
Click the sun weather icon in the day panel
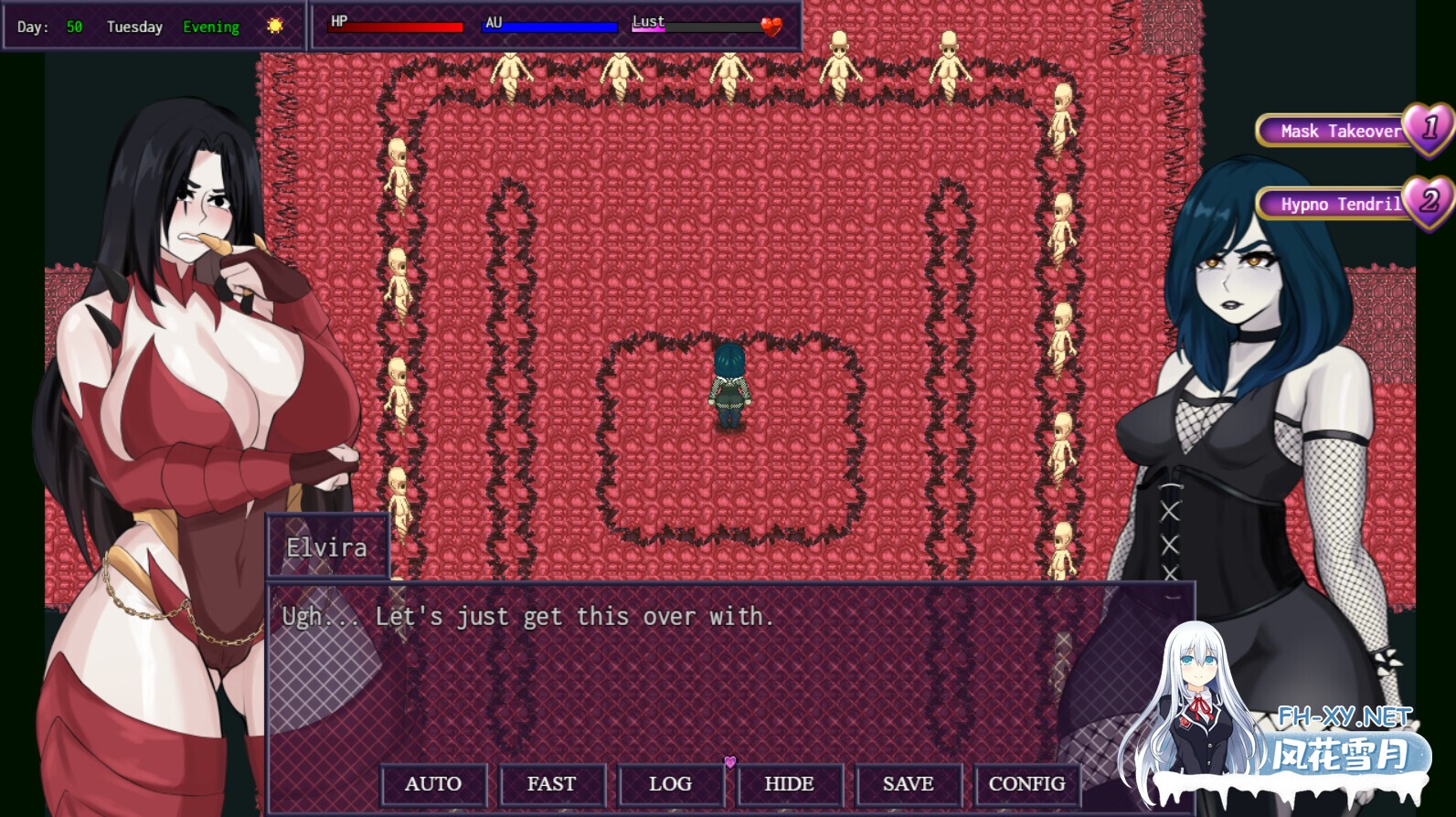[x=275, y=25]
